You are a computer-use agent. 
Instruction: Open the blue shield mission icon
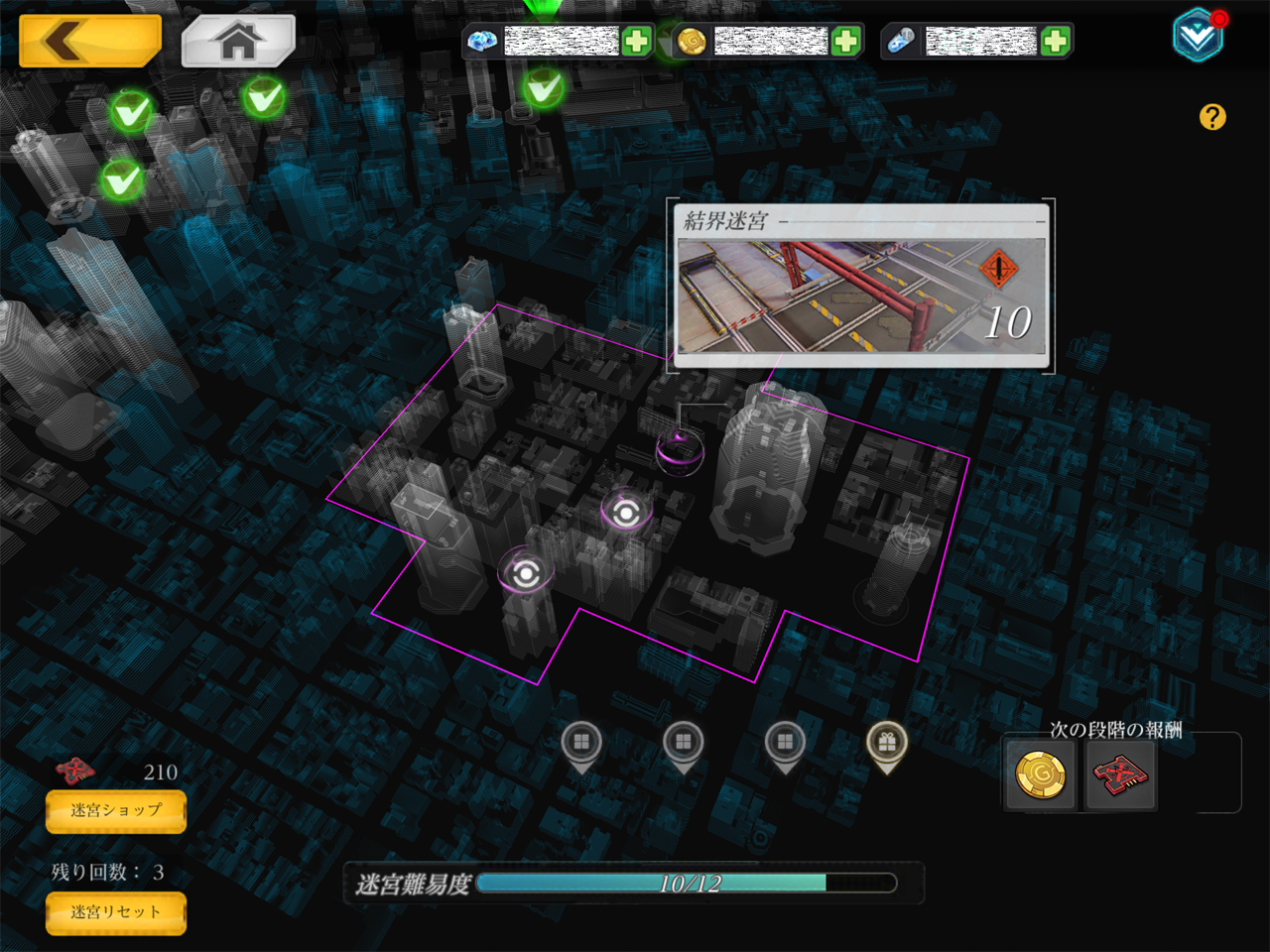(1198, 36)
